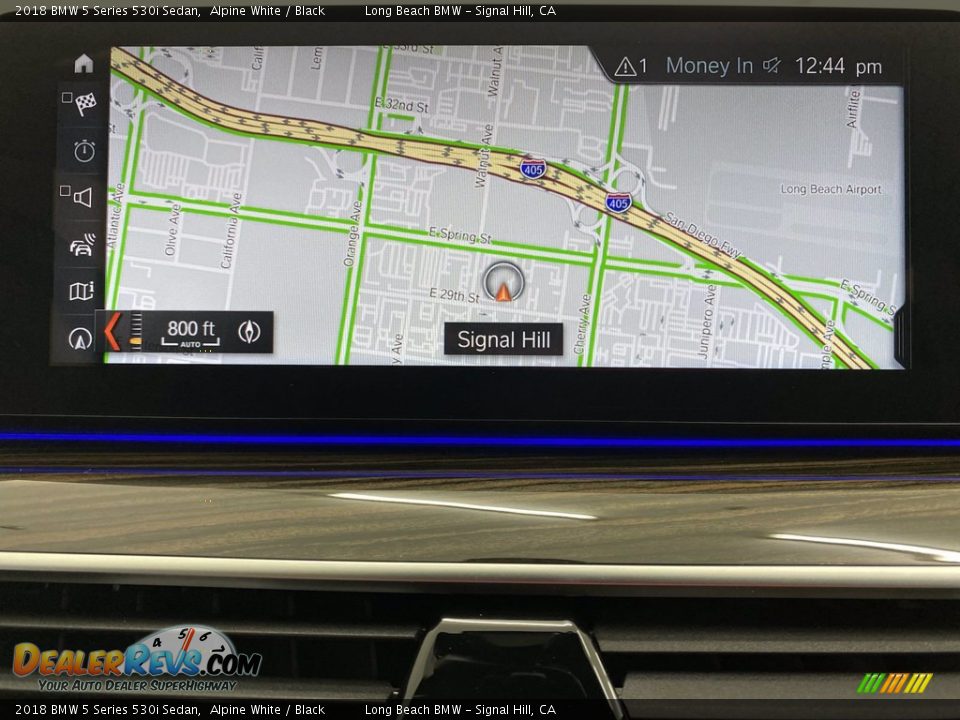Open the home screen via house icon
Screen dimensions: 960x720
tap(83, 63)
